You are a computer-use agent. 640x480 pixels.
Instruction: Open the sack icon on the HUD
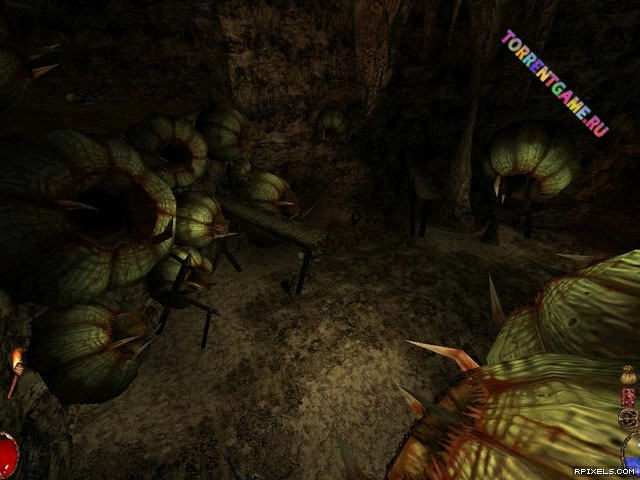tap(628, 377)
